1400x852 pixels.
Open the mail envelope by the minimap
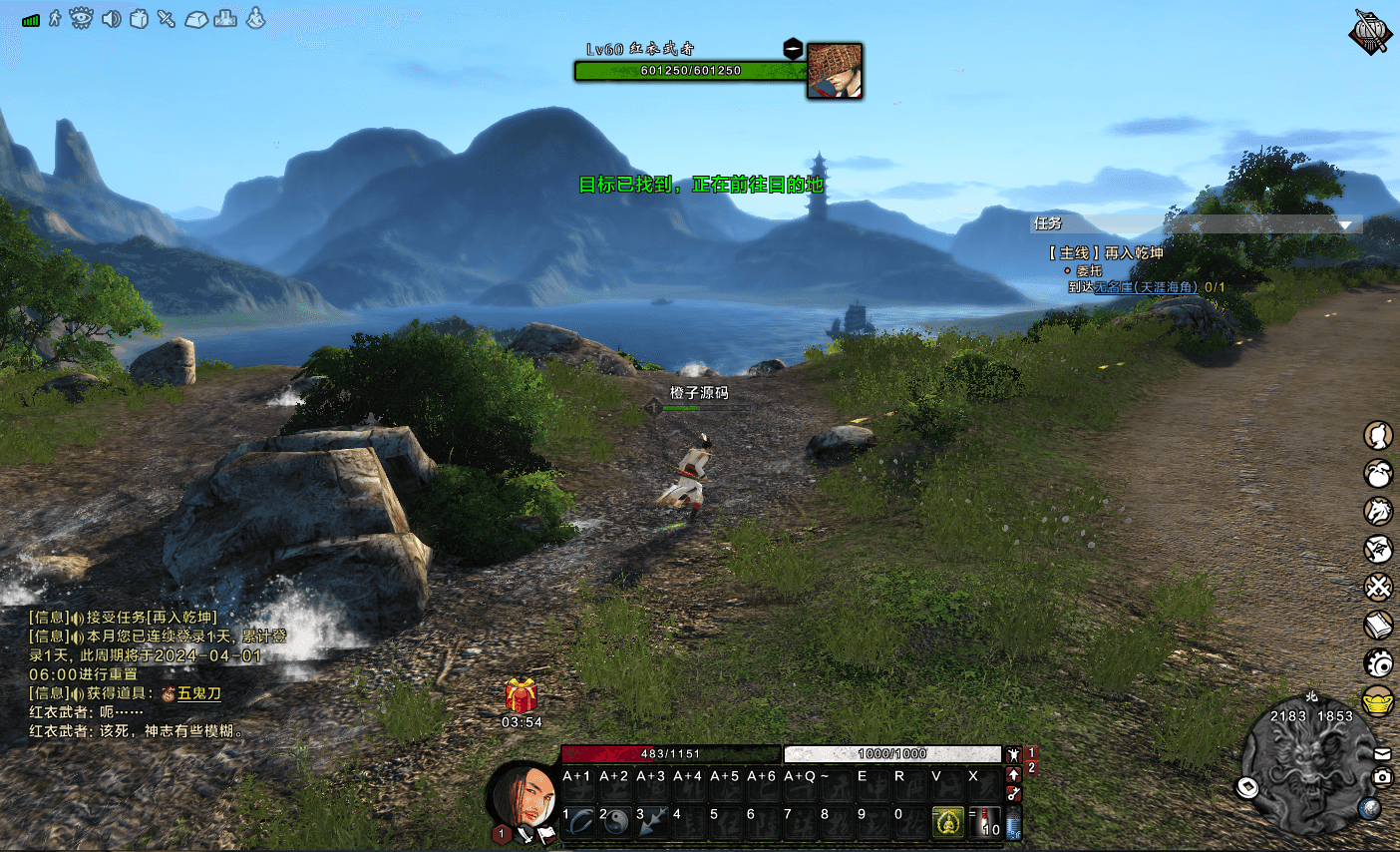click(x=1382, y=753)
